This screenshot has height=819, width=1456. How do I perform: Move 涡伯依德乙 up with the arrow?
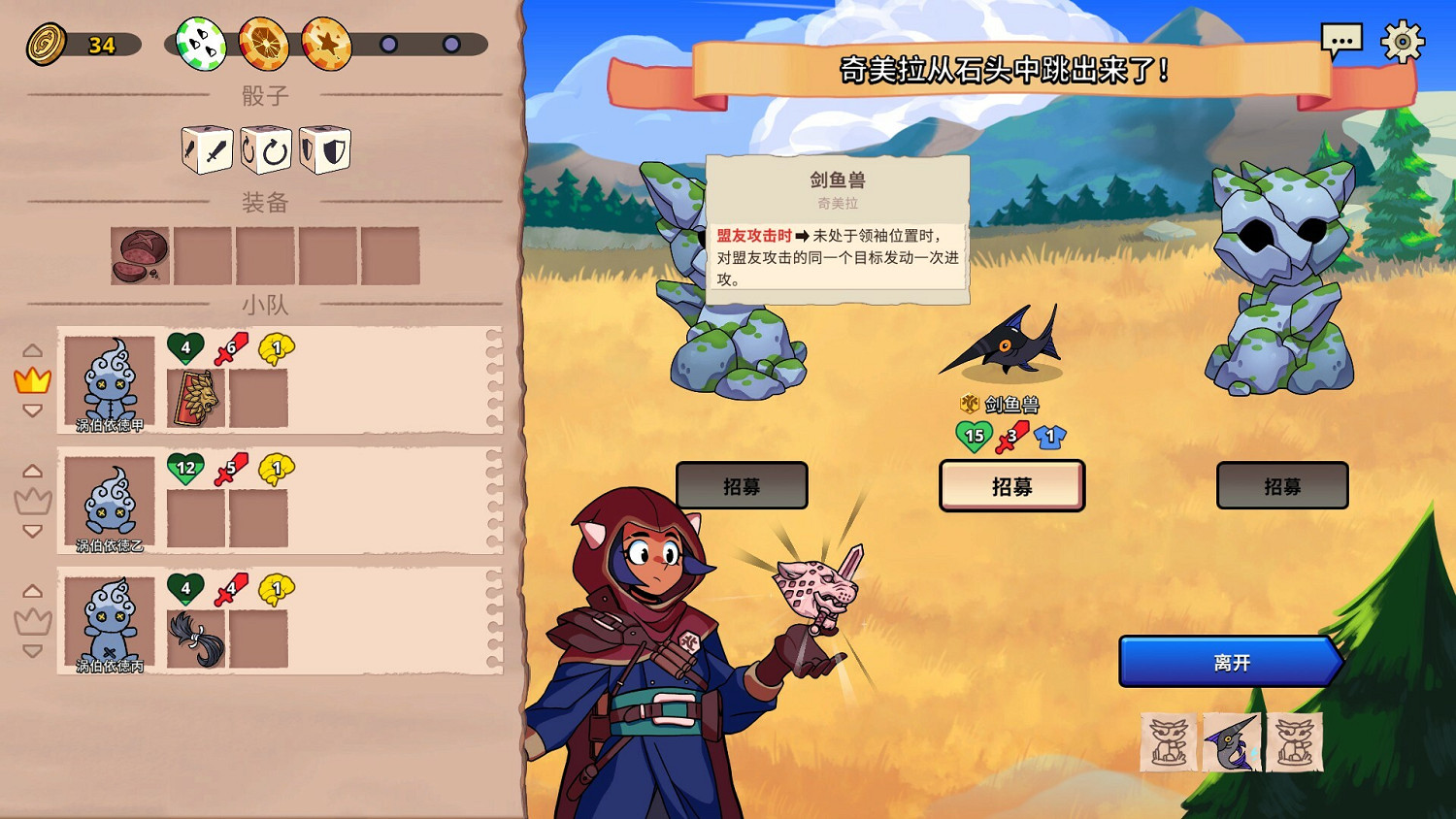pos(34,471)
